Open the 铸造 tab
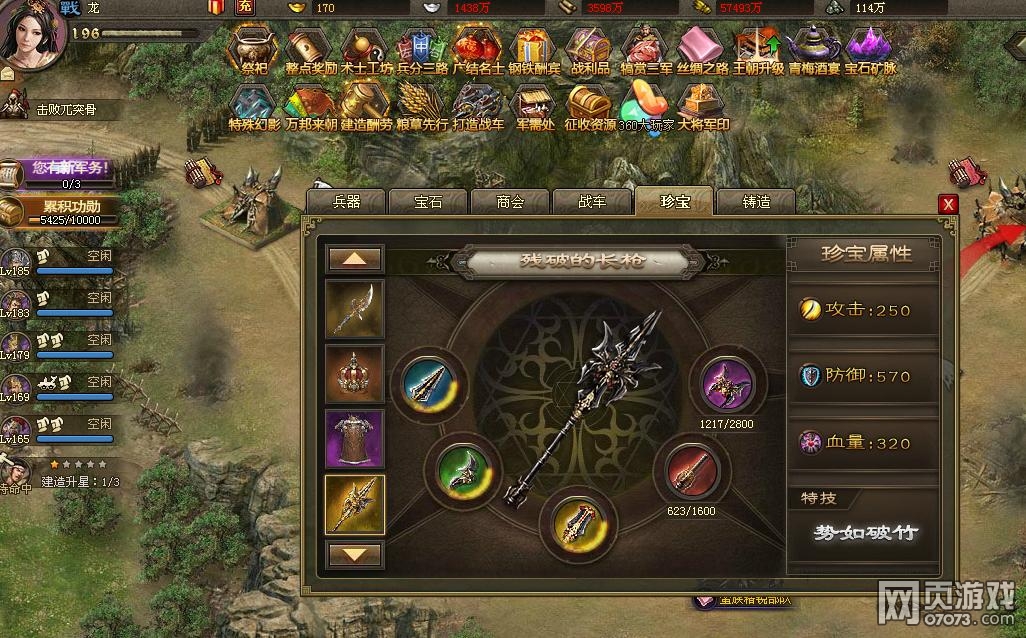Image resolution: width=1026 pixels, height=638 pixels. coord(756,201)
